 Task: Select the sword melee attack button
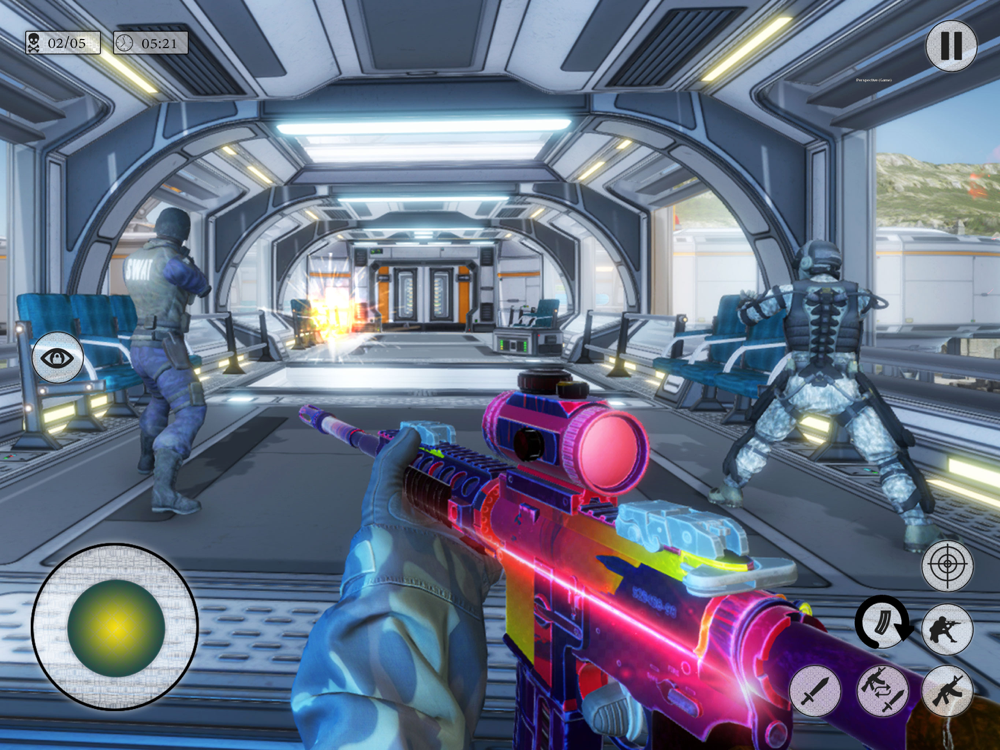click(x=816, y=690)
